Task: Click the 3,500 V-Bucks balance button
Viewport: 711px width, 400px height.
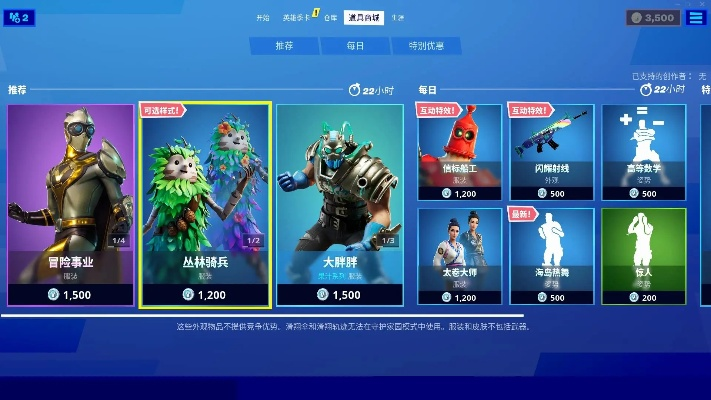Action: 653,17
